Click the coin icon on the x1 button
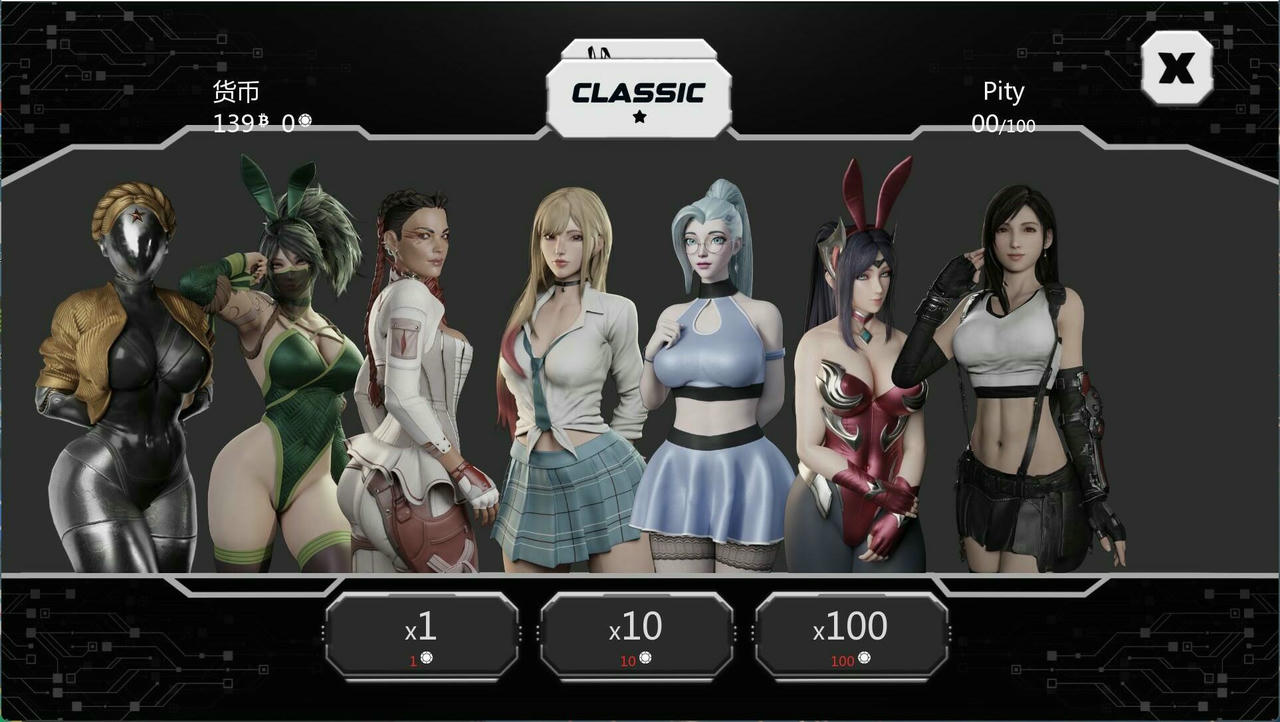The width and height of the screenshot is (1280, 722). 429,660
